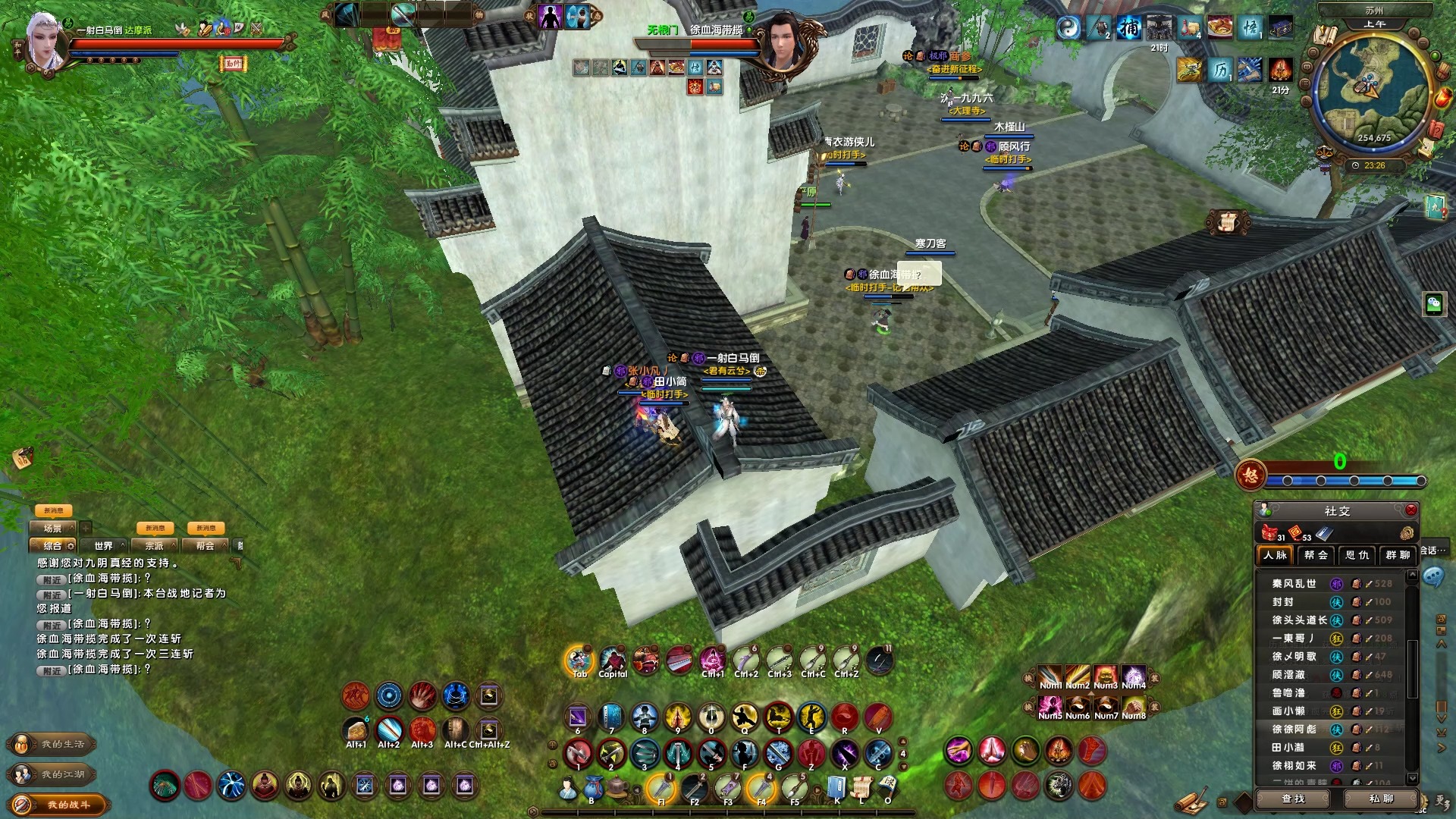
Task: Click the red gift box icon in social panel
Action: click(x=1269, y=533)
